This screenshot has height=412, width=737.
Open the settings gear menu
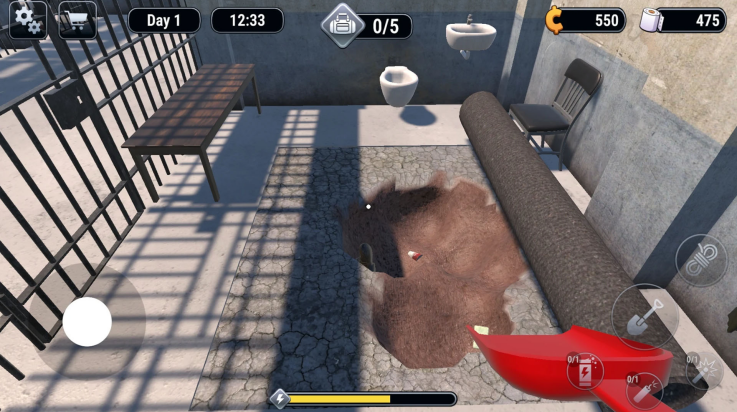(x=27, y=20)
